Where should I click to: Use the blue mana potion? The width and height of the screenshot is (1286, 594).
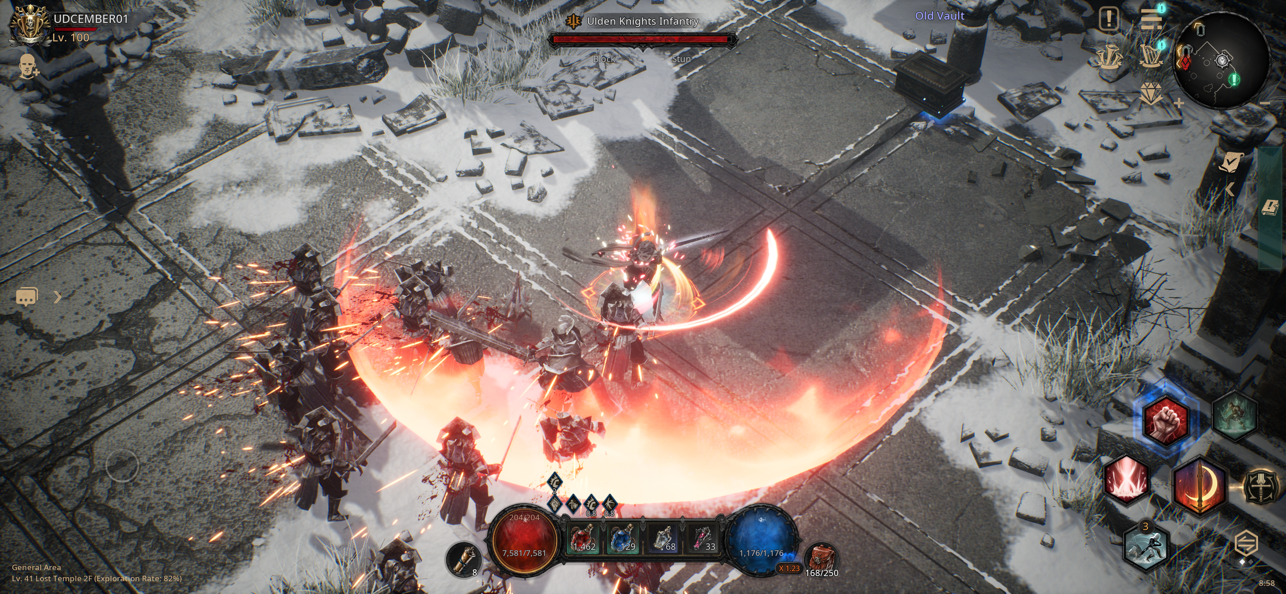(x=623, y=540)
